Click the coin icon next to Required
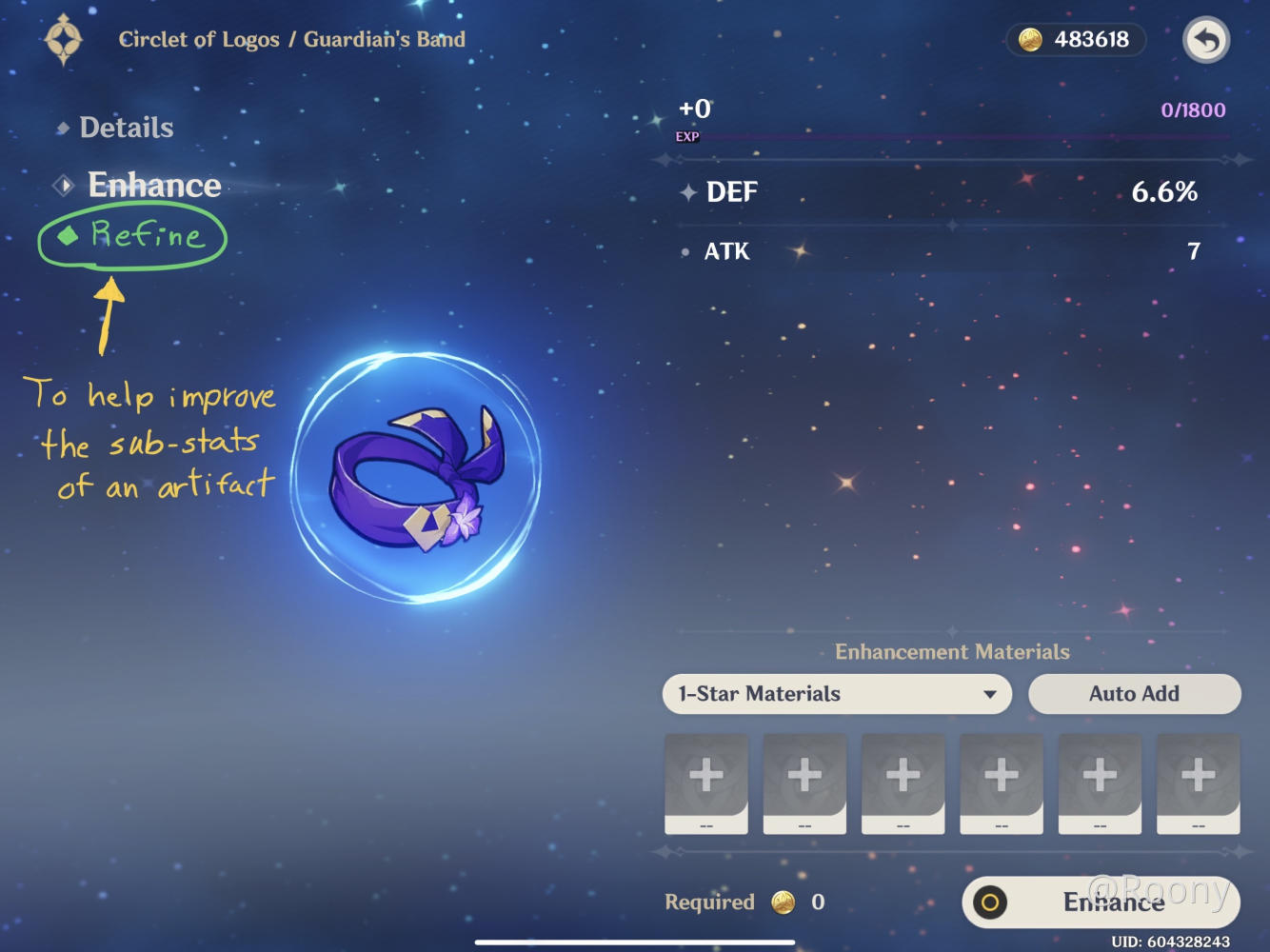This screenshot has height=952, width=1270. tap(783, 902)
